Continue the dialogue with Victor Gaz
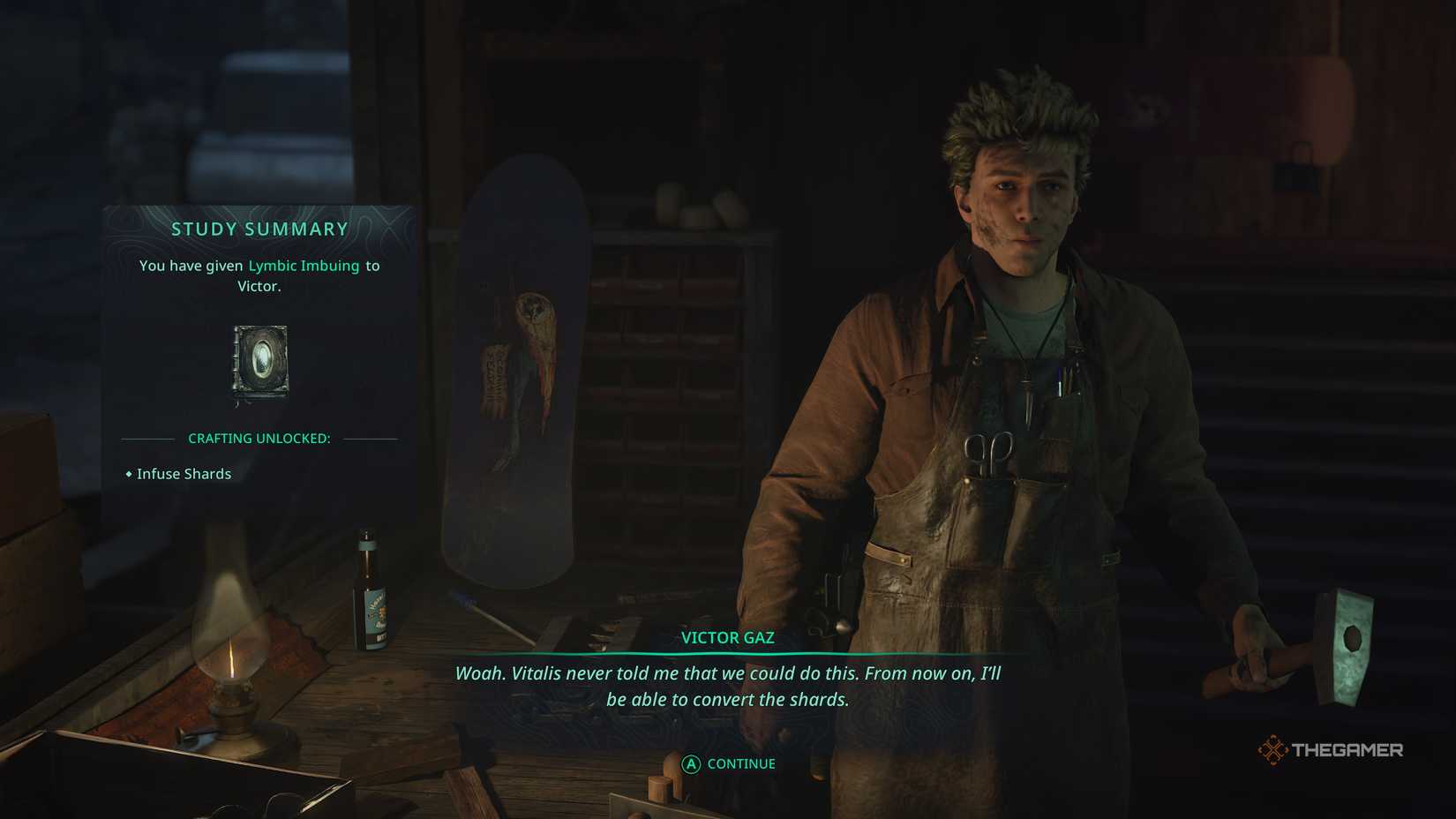Image resolution: width=1456 pixels, height=819 pixels. click(729, 764)
